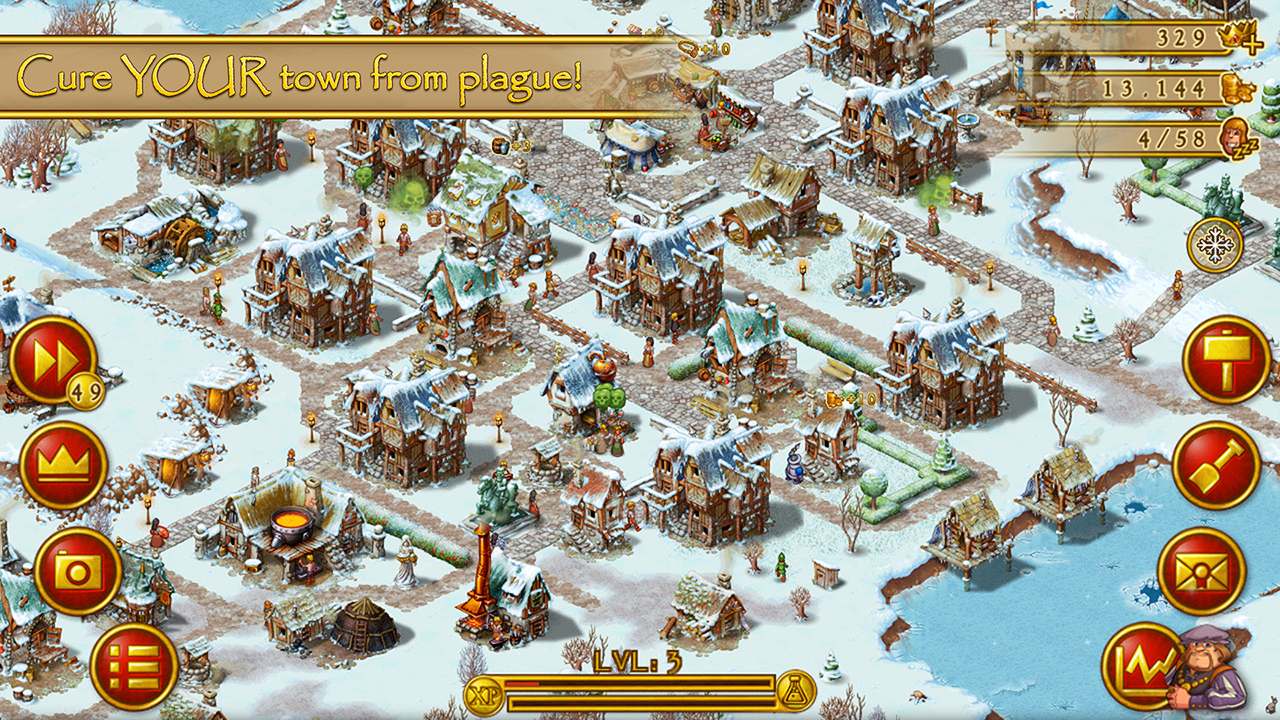Open the envelope messages button
Image resolution: width=1280 pixels, height=720 pixels.
click(1201, 571)
